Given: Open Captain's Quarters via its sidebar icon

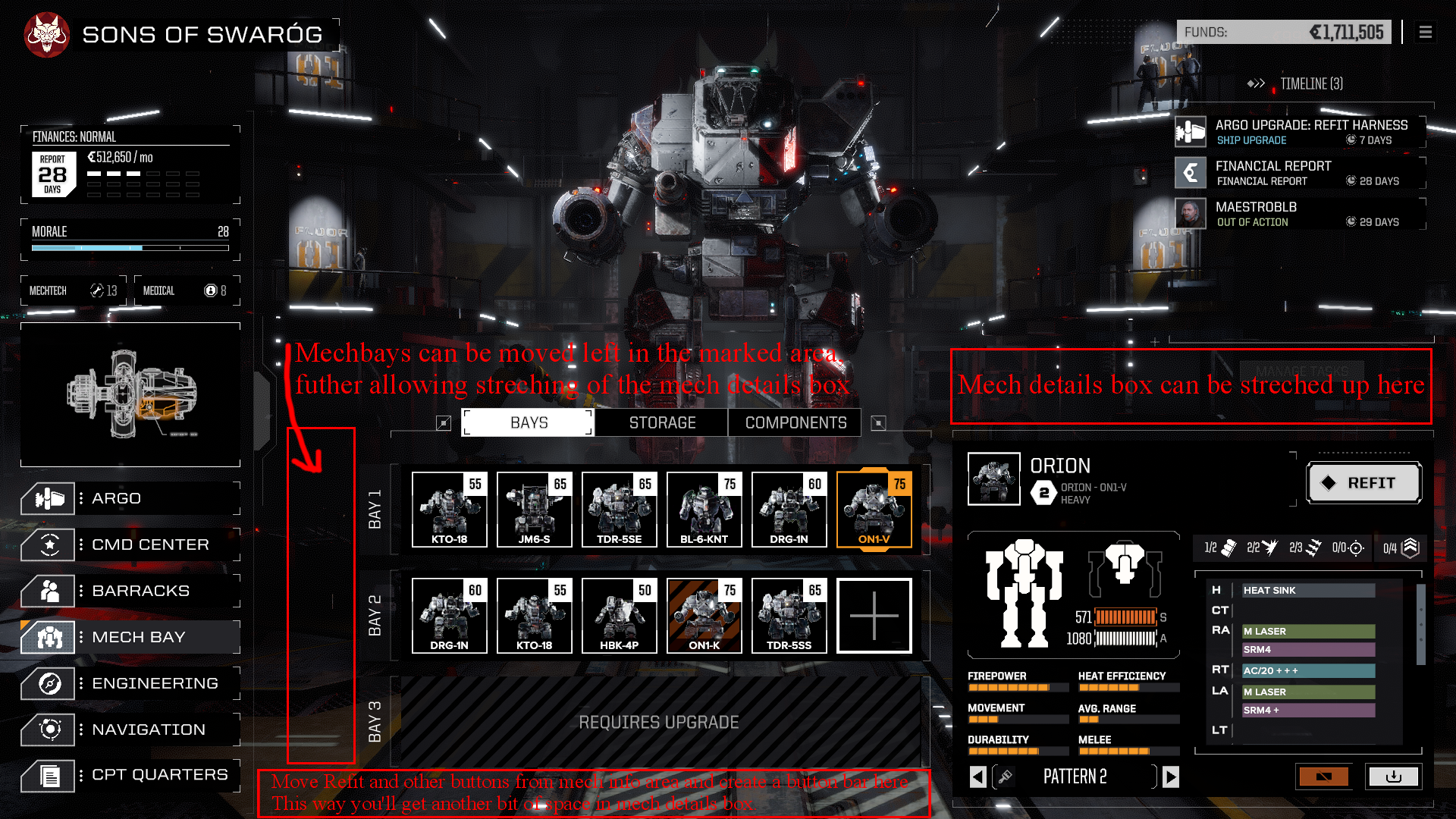Looking at the screenshot, I should pyautogui.click(x=47, y=775).
